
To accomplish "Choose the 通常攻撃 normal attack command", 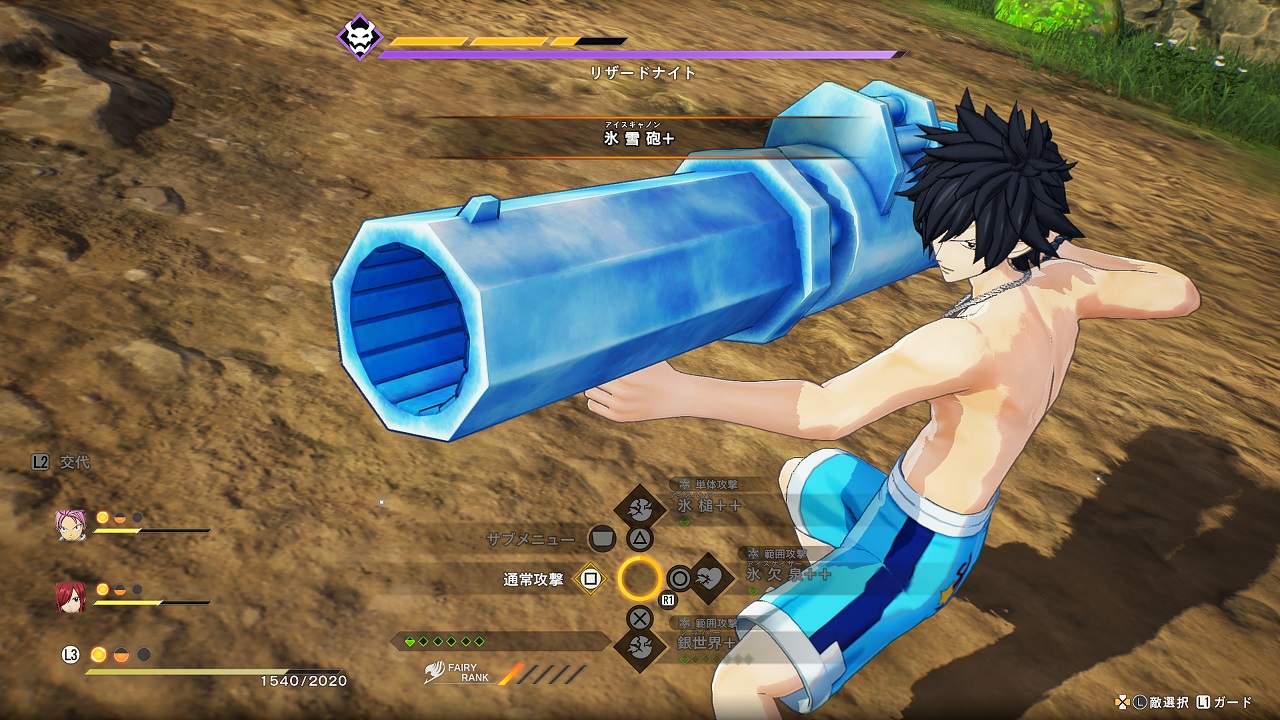I will pyautogui.click(x=590, y=578).
